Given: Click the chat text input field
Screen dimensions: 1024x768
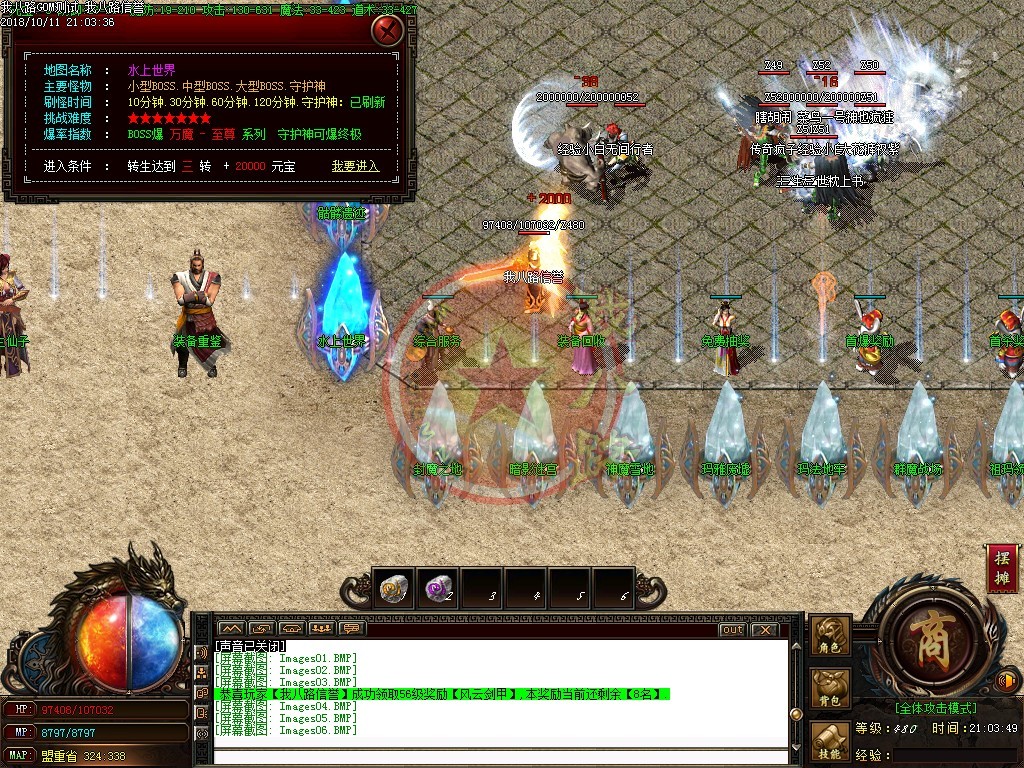Looking at the screenshot, I should tap(500, 755).
